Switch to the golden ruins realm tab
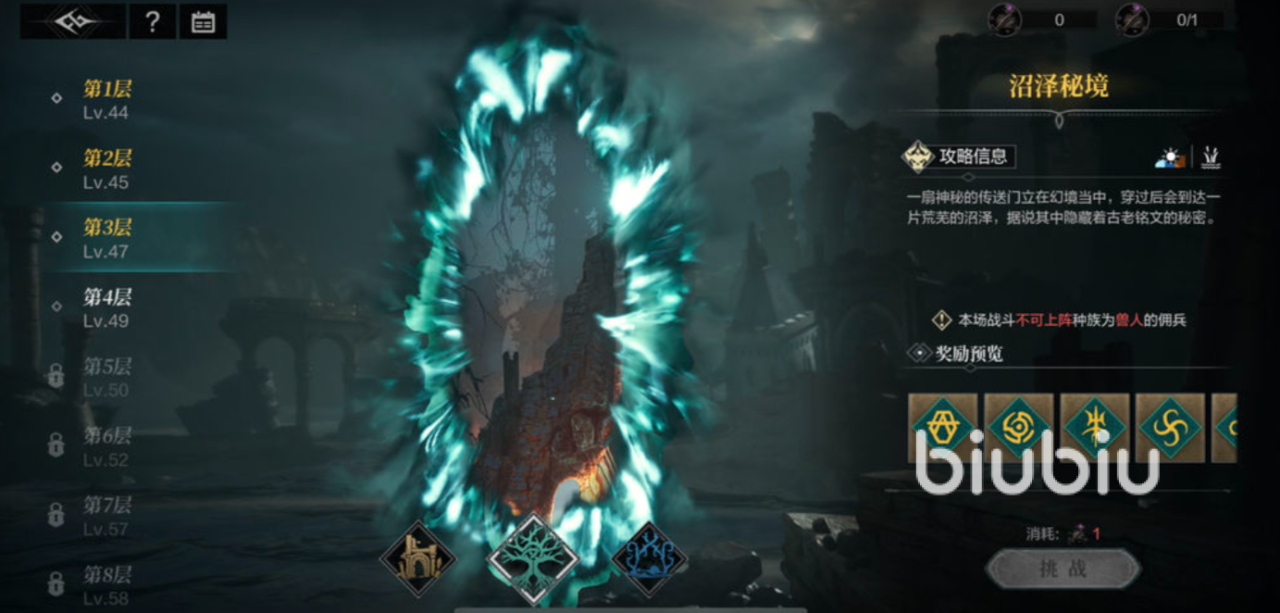1280x613 pixels. [418, 559]
